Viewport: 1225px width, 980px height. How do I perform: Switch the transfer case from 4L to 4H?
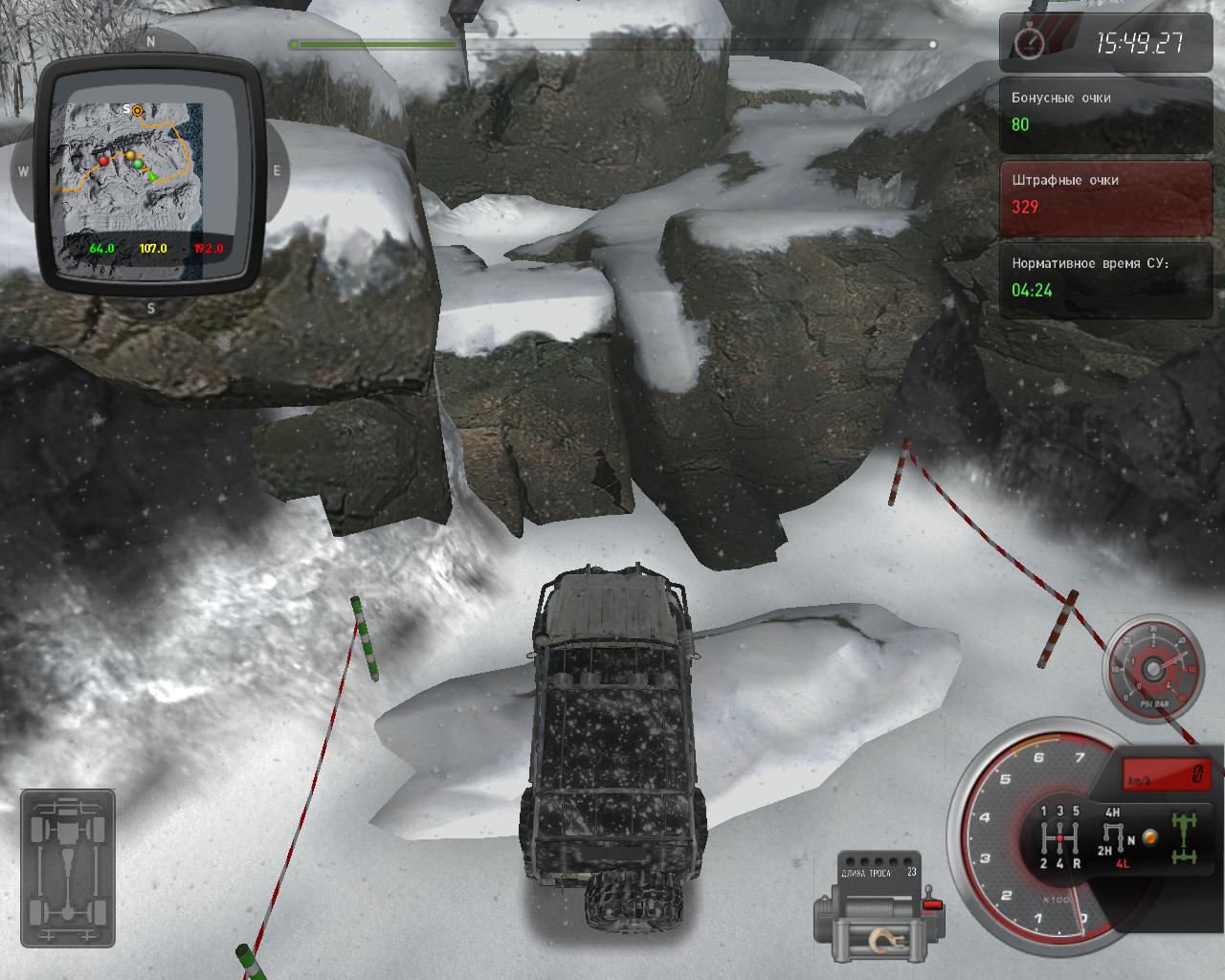[x=1112, y=812]
